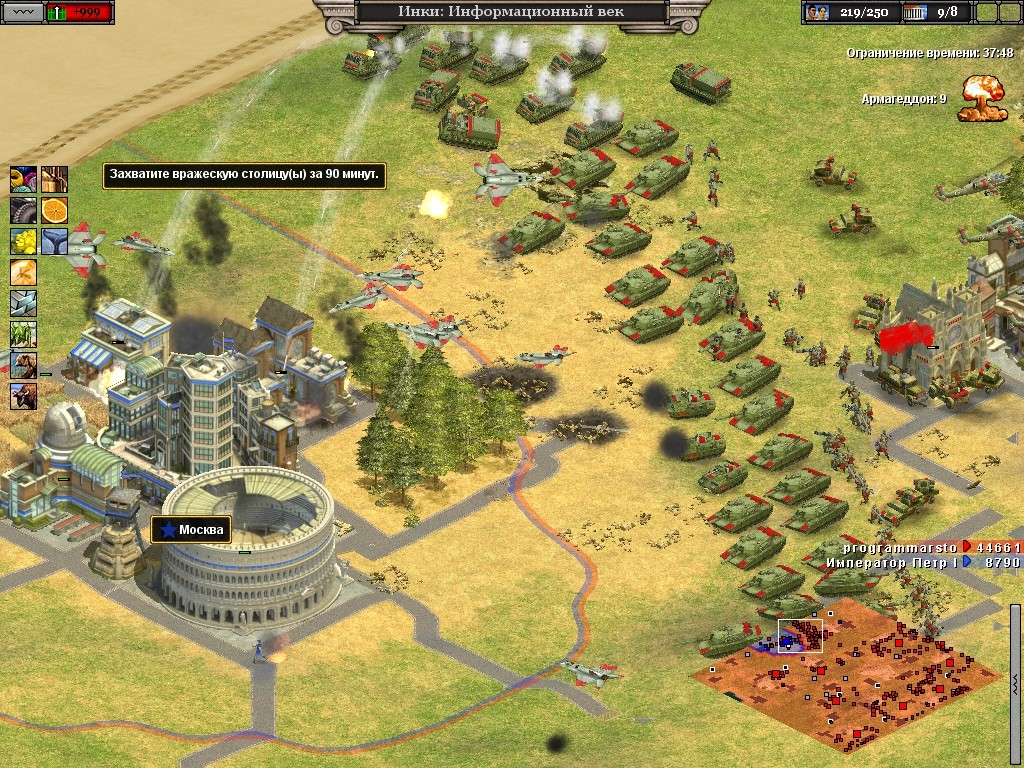Screen dimensions: 1024x768
Task: Click the capture enemy capital objective message
Action: 244,175
